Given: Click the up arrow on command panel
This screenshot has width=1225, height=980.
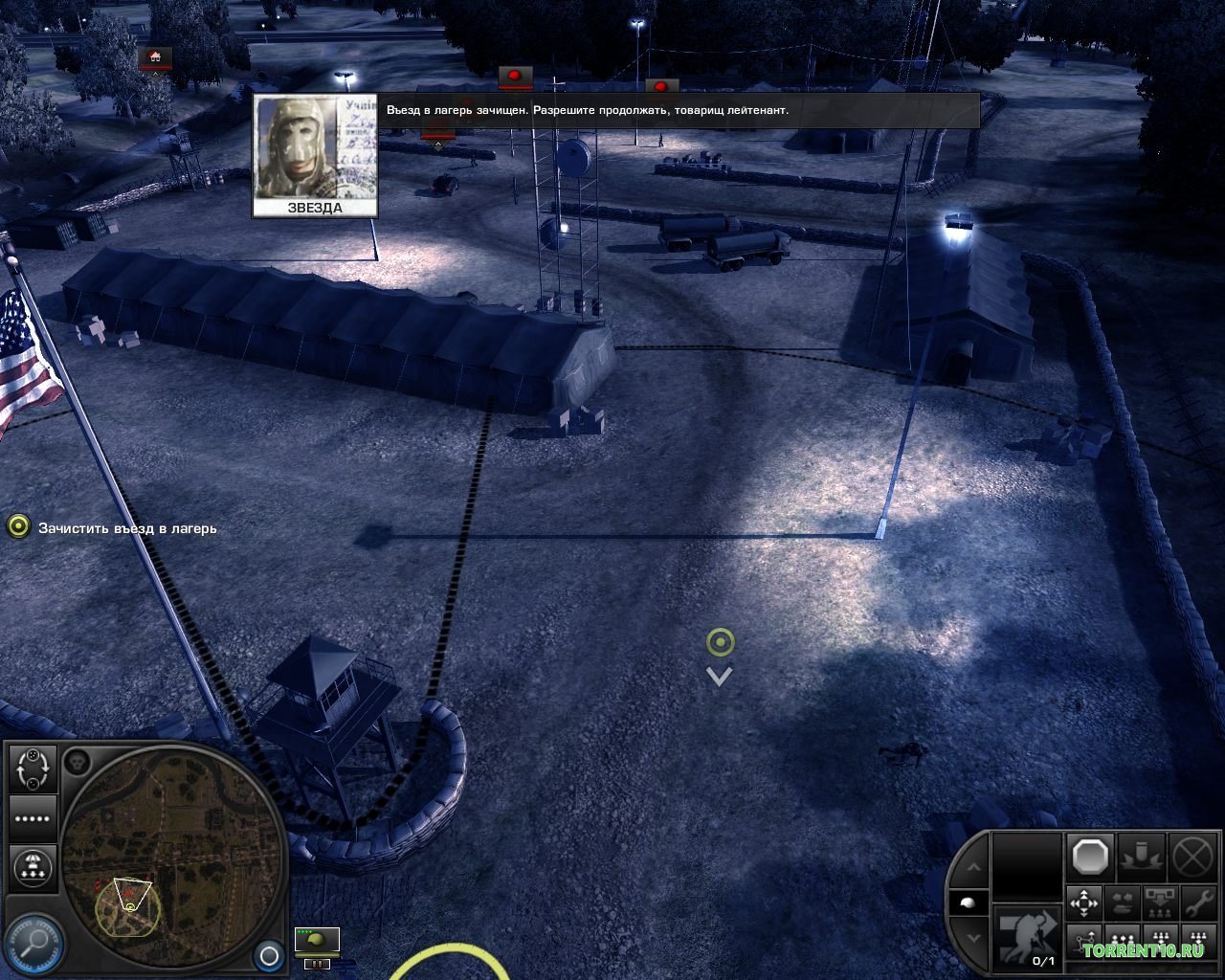Looking at the screenshot, I should point(971,867).
